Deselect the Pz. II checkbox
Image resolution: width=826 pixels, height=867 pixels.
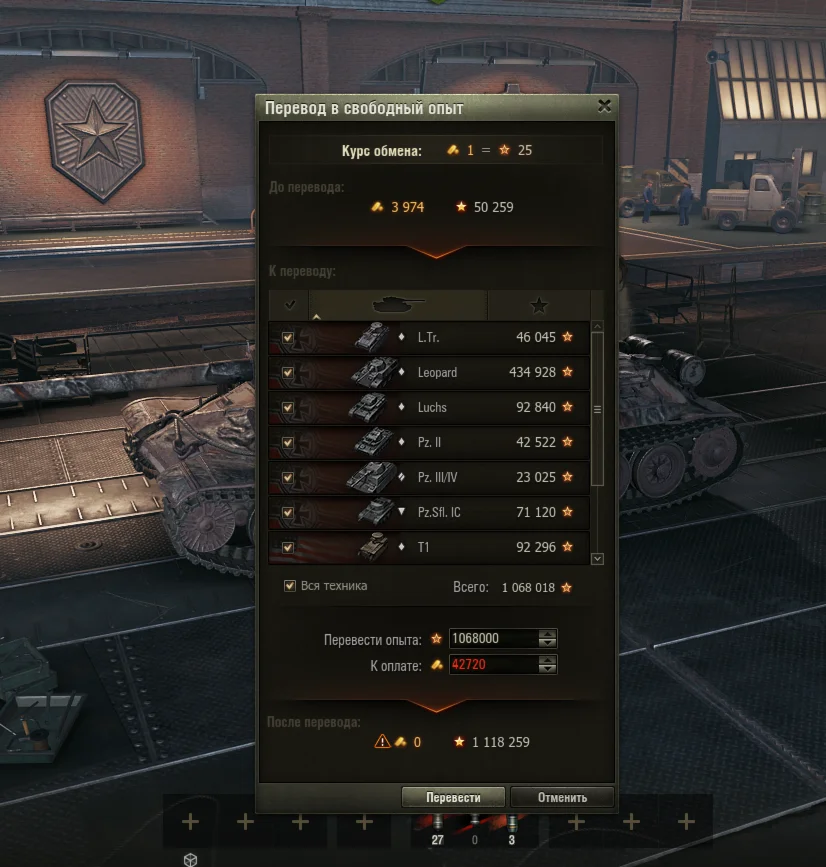tap(288, 442)
